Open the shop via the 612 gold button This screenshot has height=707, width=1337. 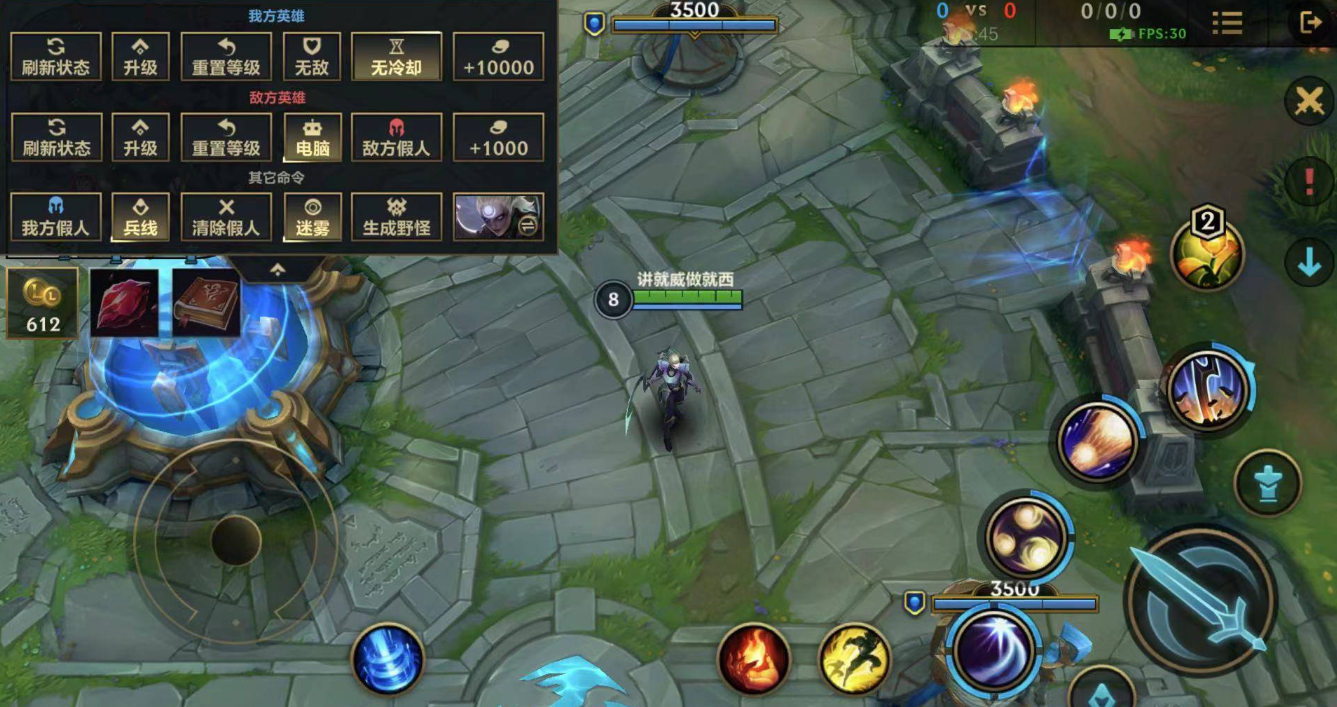coord(43,303)
